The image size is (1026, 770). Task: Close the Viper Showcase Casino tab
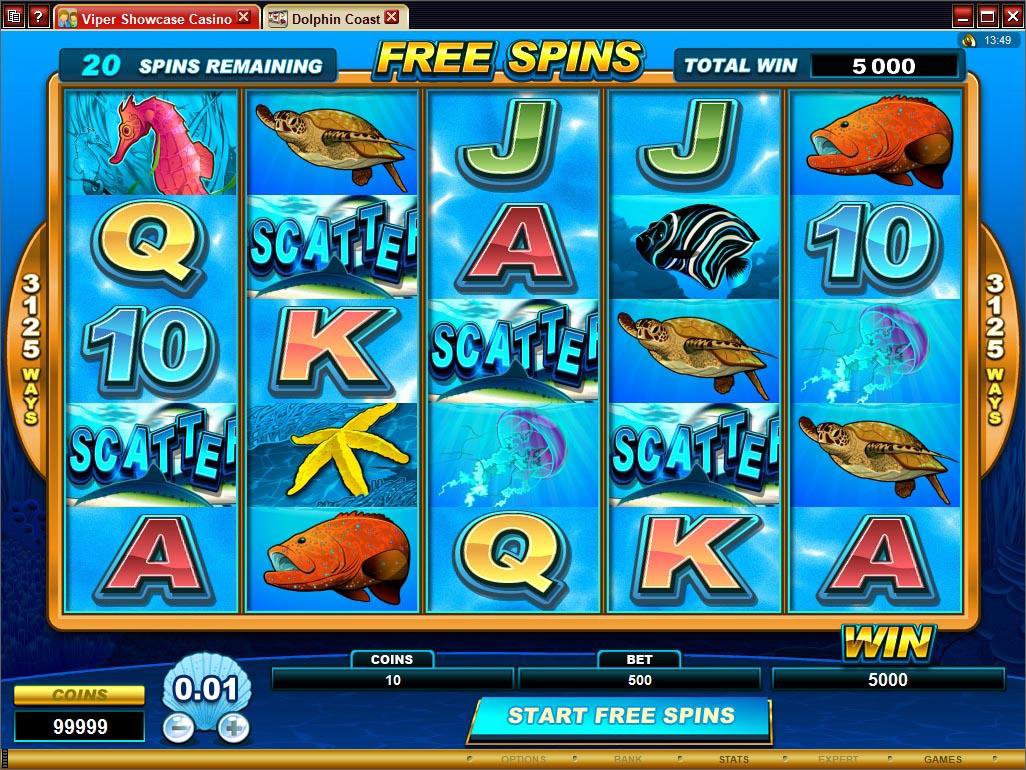245,17
